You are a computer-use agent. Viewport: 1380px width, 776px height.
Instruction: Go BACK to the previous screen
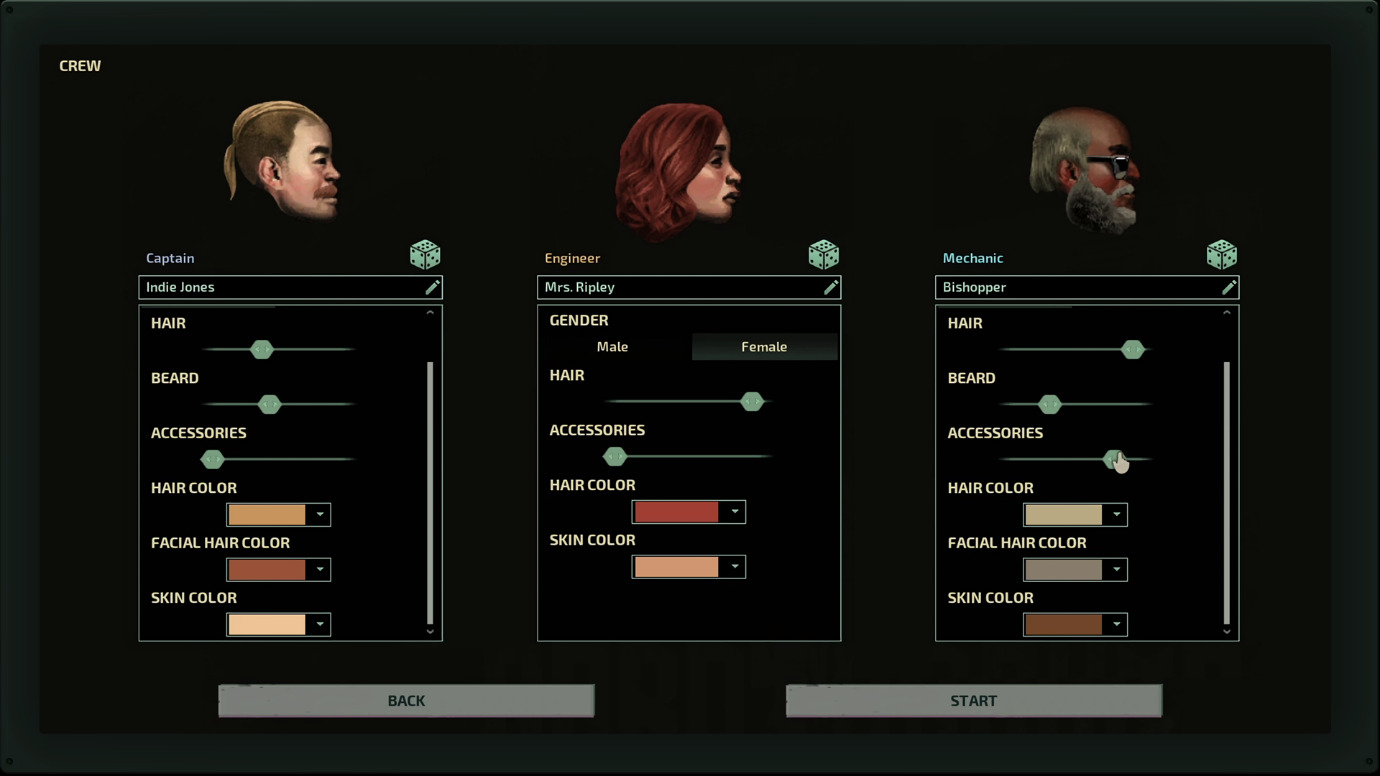(x=406, y=701)
